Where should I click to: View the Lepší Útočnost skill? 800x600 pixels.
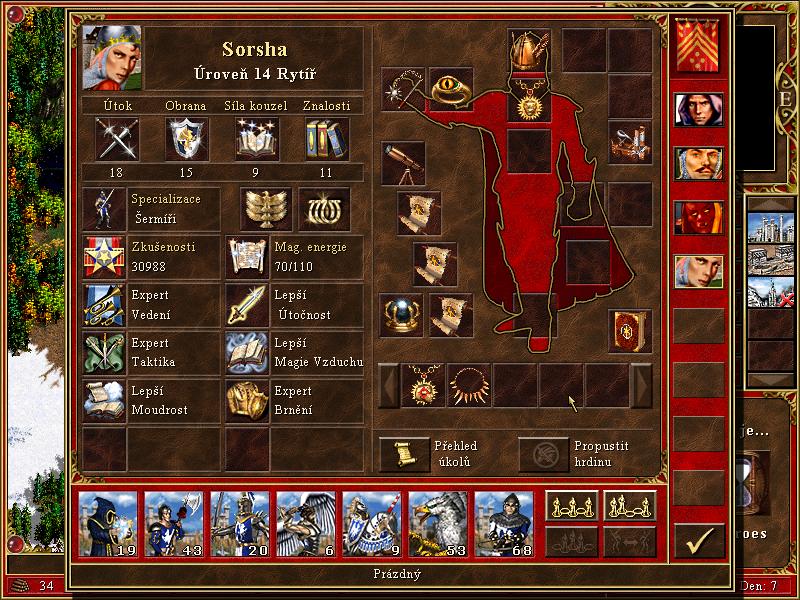coord(246,306)
